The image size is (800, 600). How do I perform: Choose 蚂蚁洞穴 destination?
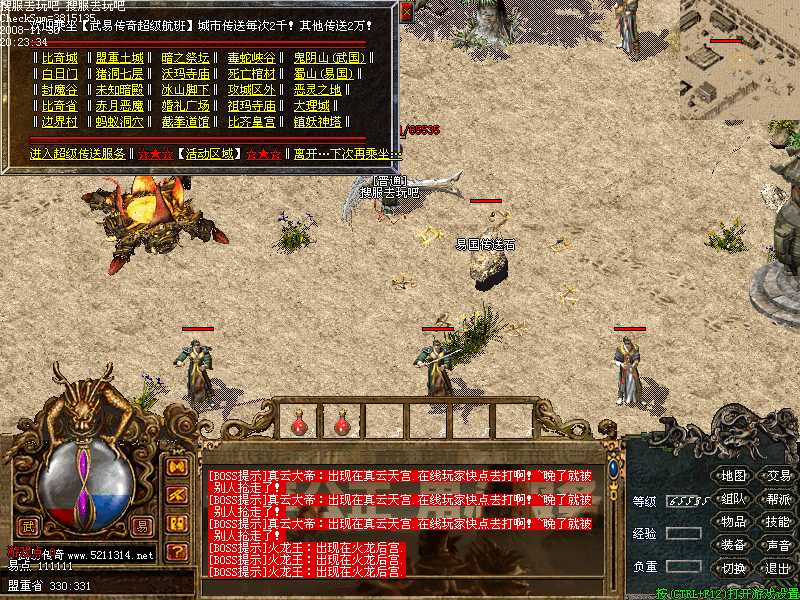coord(120,122)
